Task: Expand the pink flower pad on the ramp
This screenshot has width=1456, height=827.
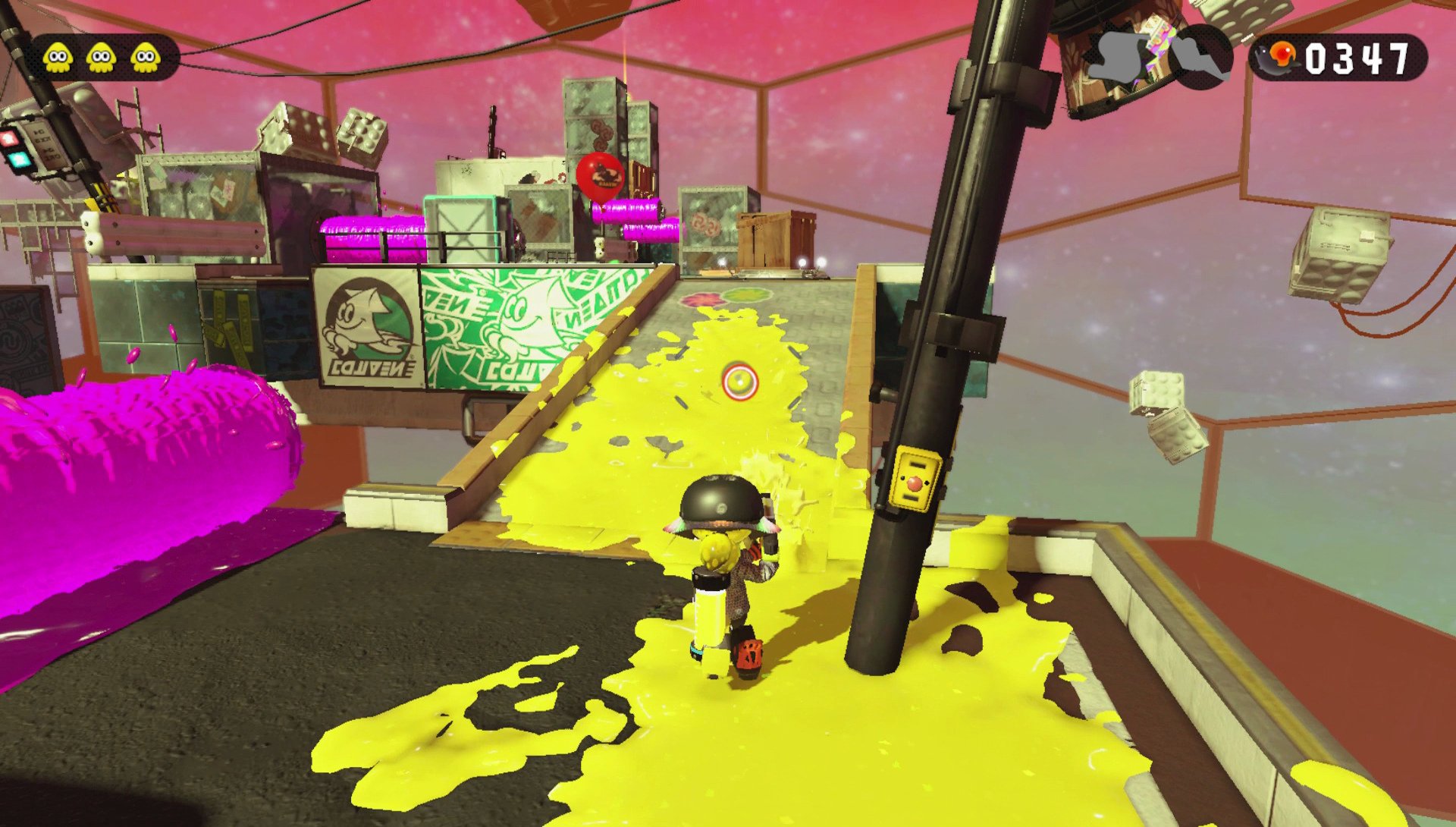Action: point(701,298)
